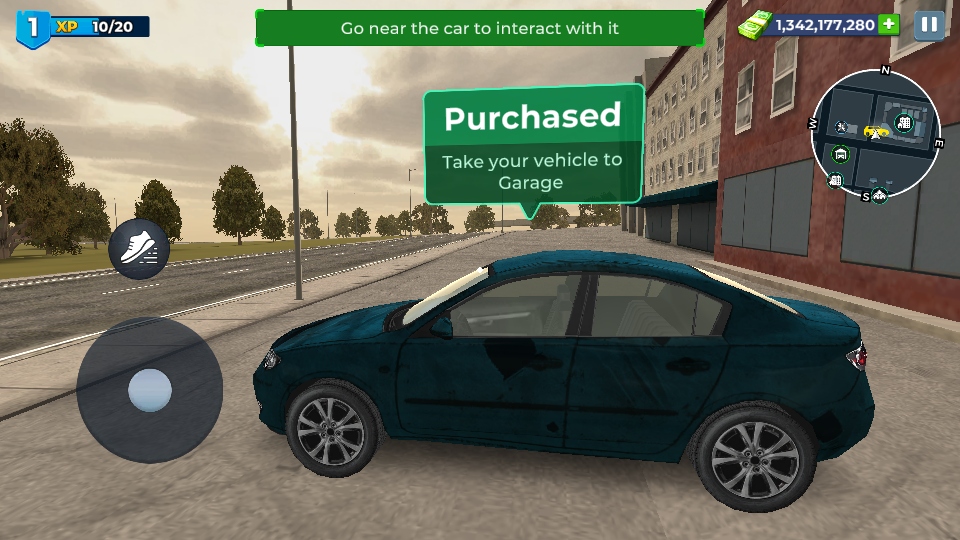Tap the yellow car marker on minimap

point(876,132)
